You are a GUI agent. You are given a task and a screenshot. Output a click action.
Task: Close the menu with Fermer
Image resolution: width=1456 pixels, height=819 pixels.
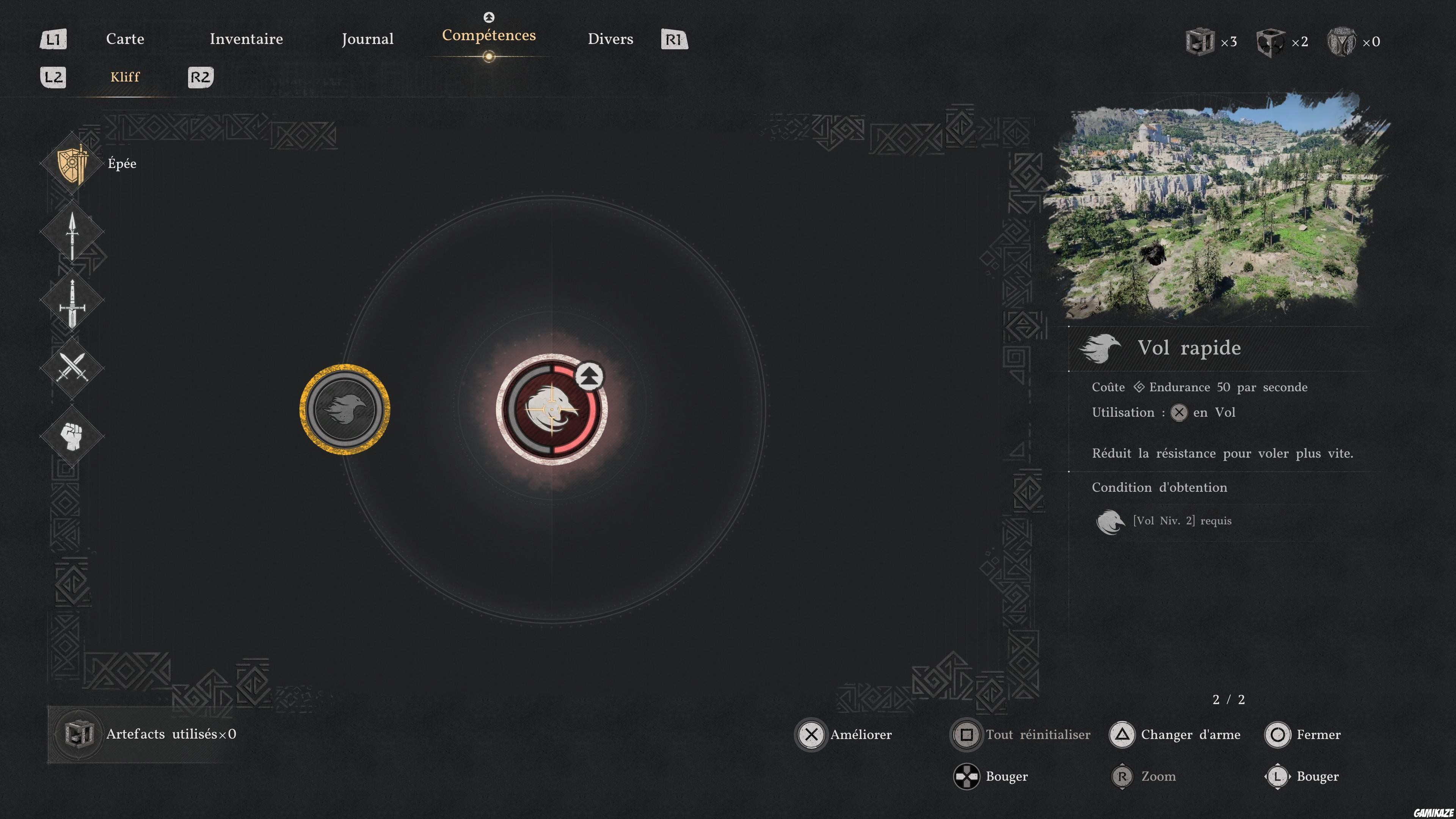click(x=1303, y=734)
